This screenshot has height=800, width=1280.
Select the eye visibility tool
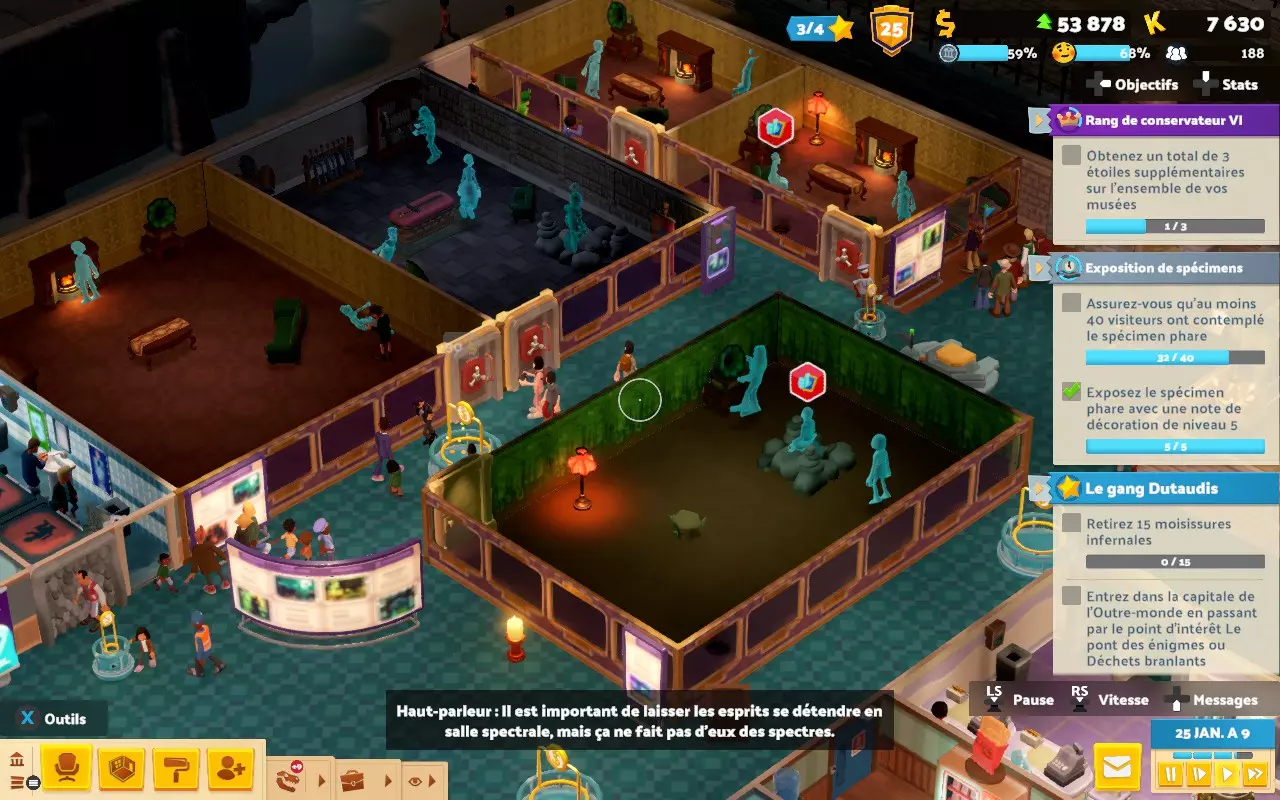click(x=417, y=780)
